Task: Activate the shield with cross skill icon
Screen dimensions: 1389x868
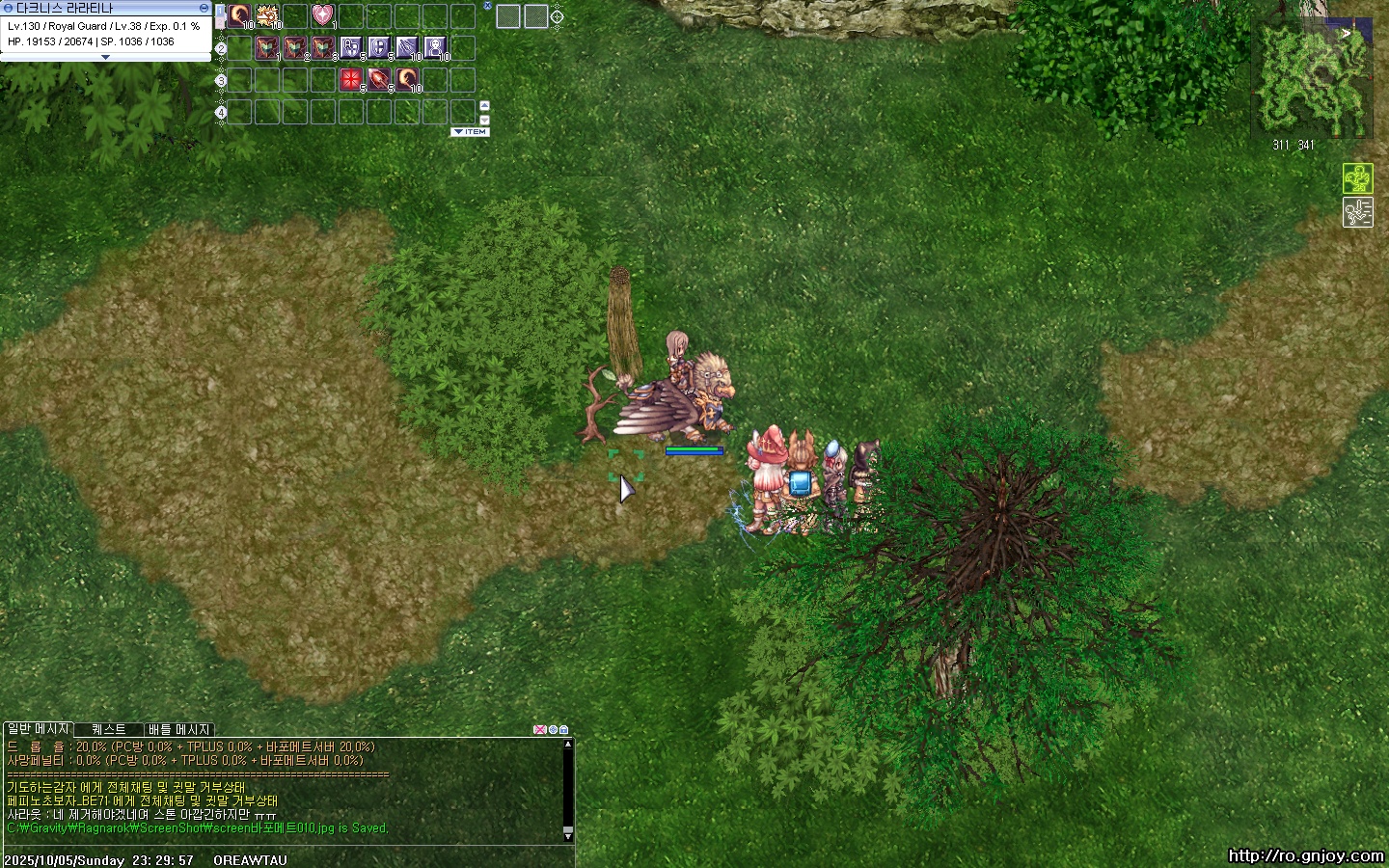Action: pos(379,47)
